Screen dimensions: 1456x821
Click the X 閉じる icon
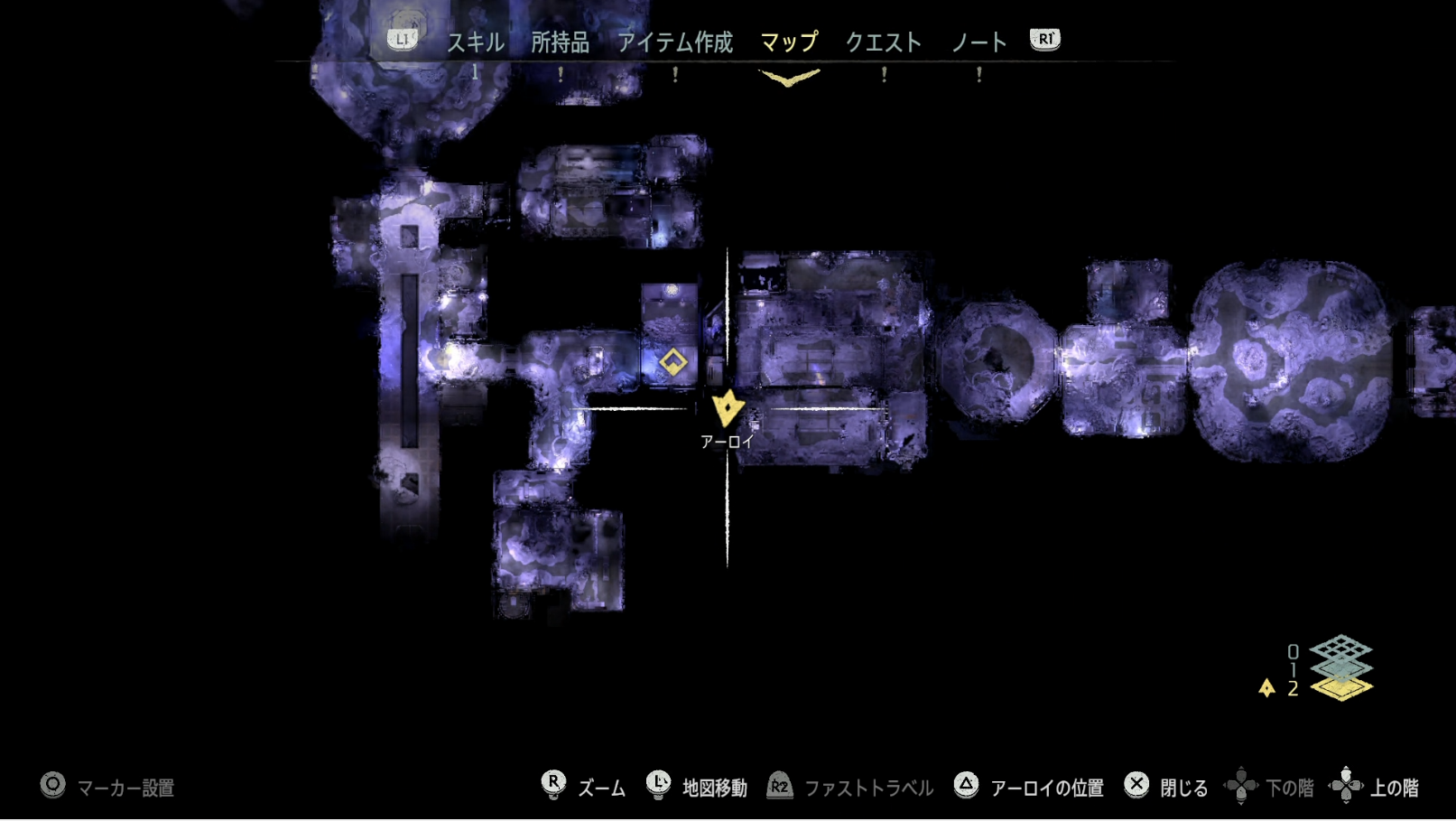pos(1136,786)
